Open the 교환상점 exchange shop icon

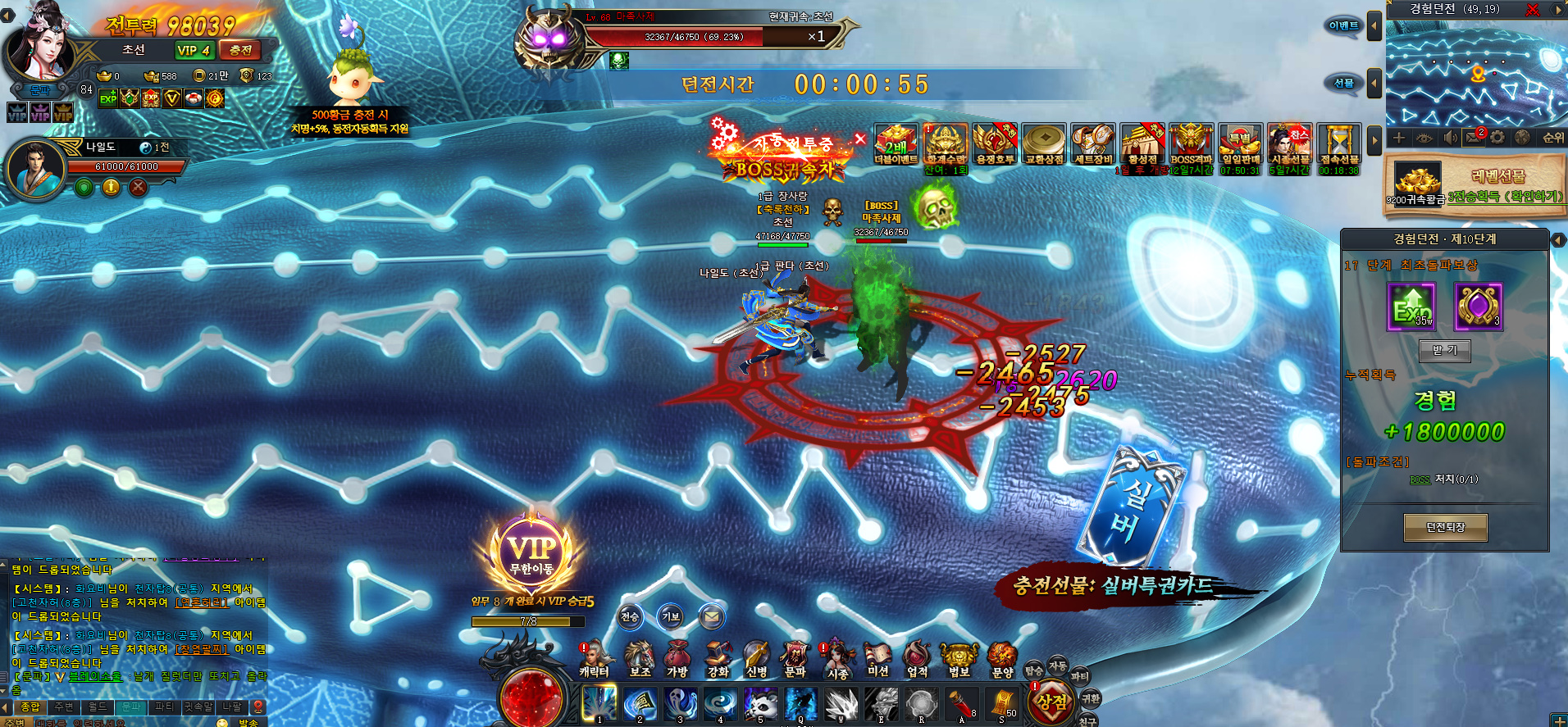point(1044,144)
